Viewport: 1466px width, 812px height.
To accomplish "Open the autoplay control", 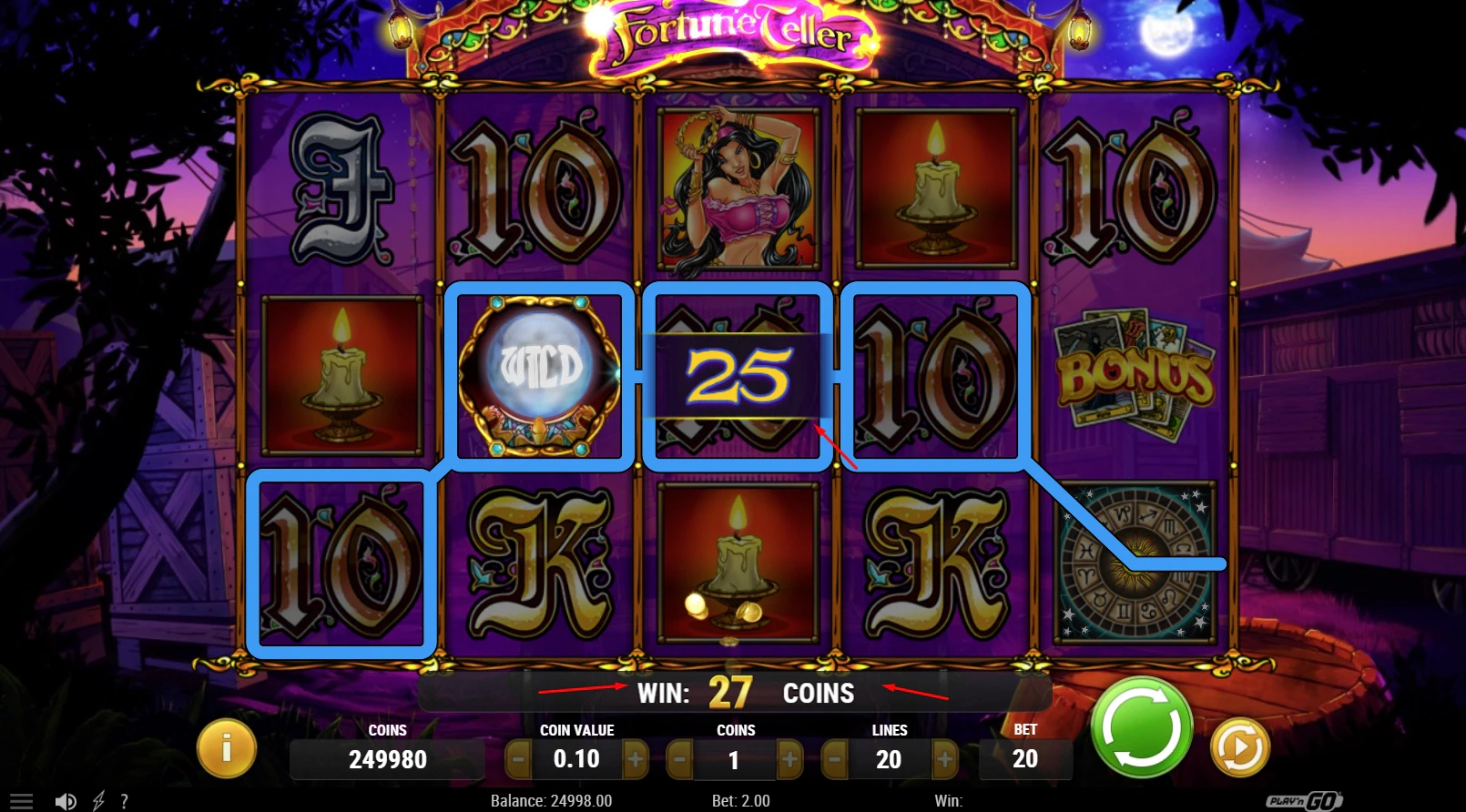I will coord(1240,748).
